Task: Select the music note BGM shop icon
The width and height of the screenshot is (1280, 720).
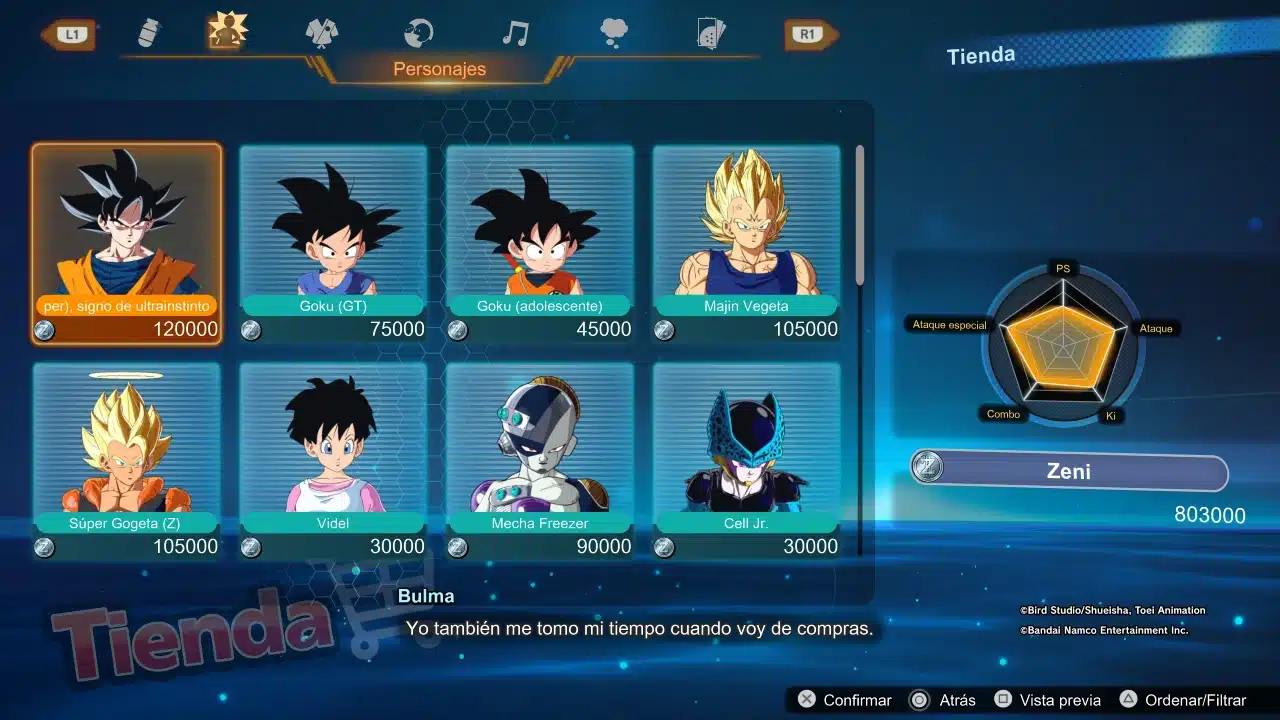Action: pyautogui.click(x=514, y=30)
